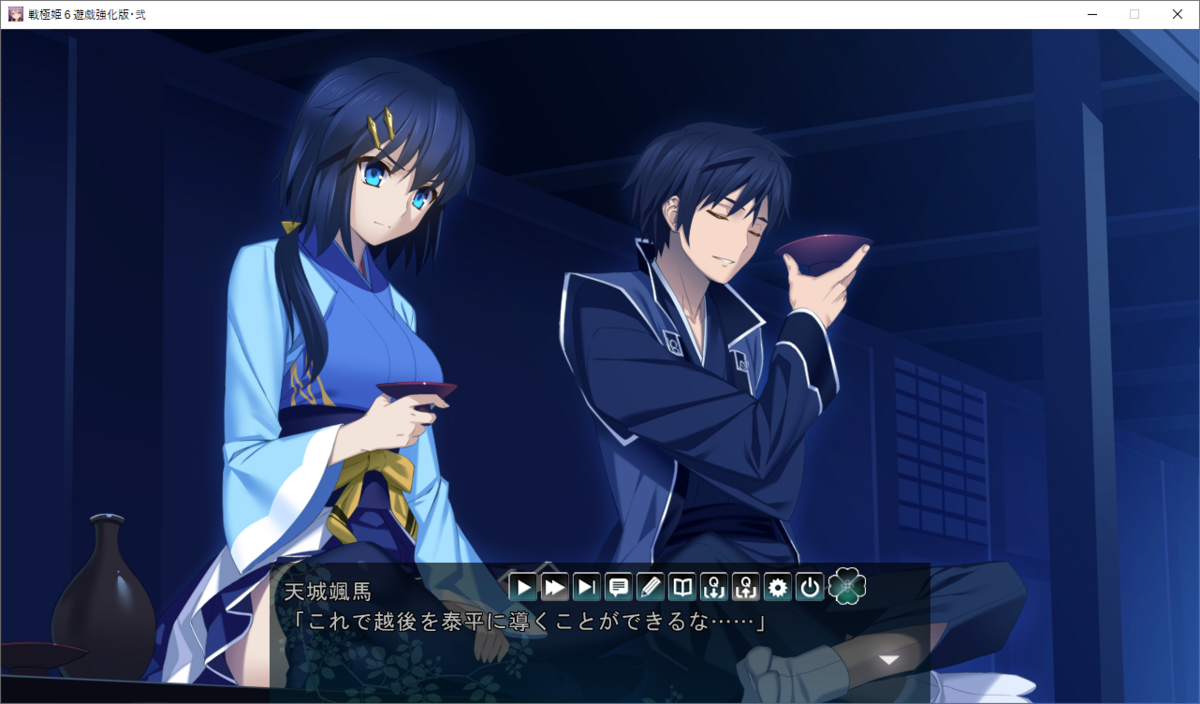Jump ahead with the skip-to-next button
The image size is (1200, 704).
[x=586, y=587]
